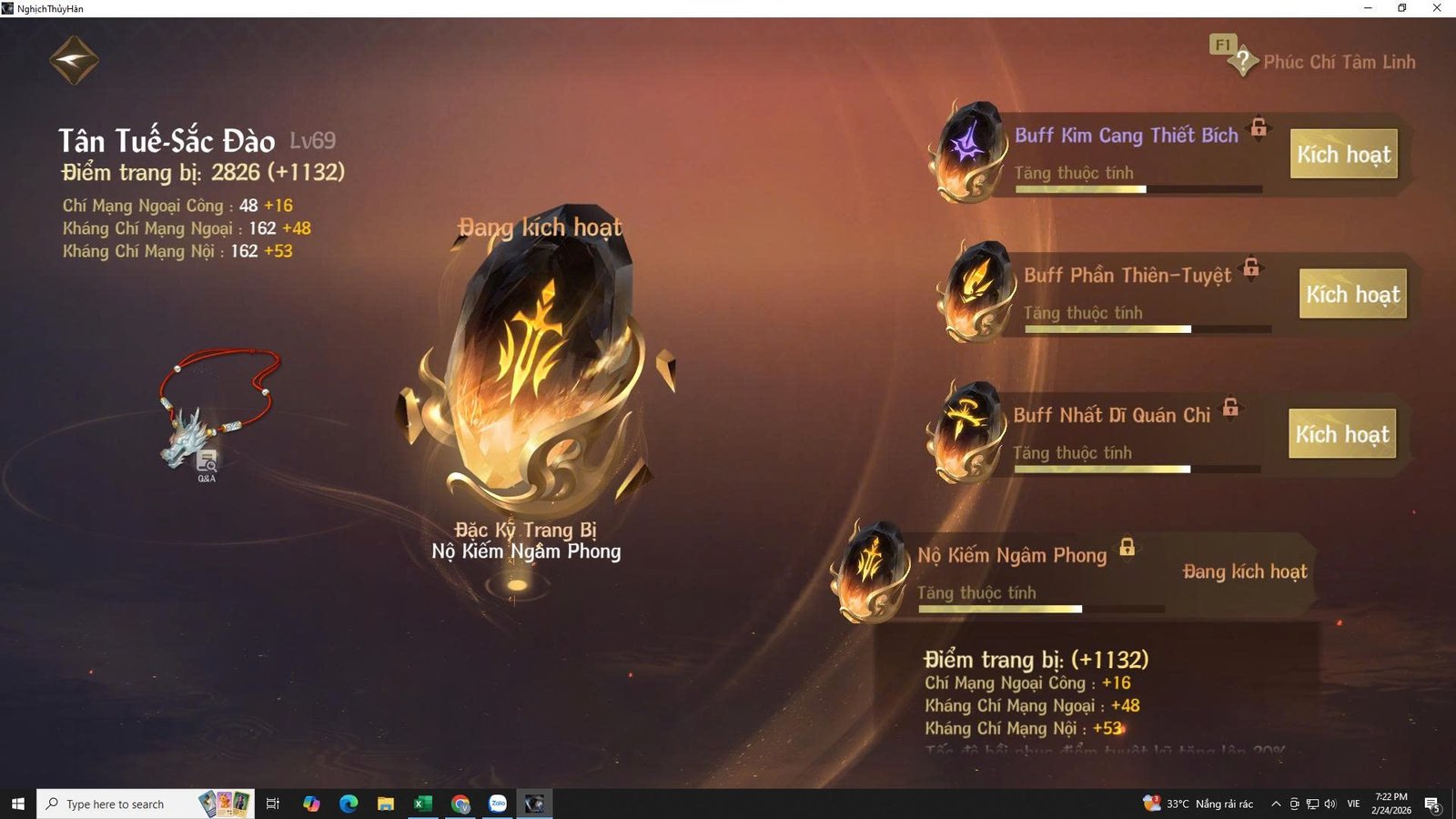This screenshot has width=1456, height=819.
Task: Toggle the lock on Buff Phần Thiên-Tuyệt
Action: [1250, 269]
